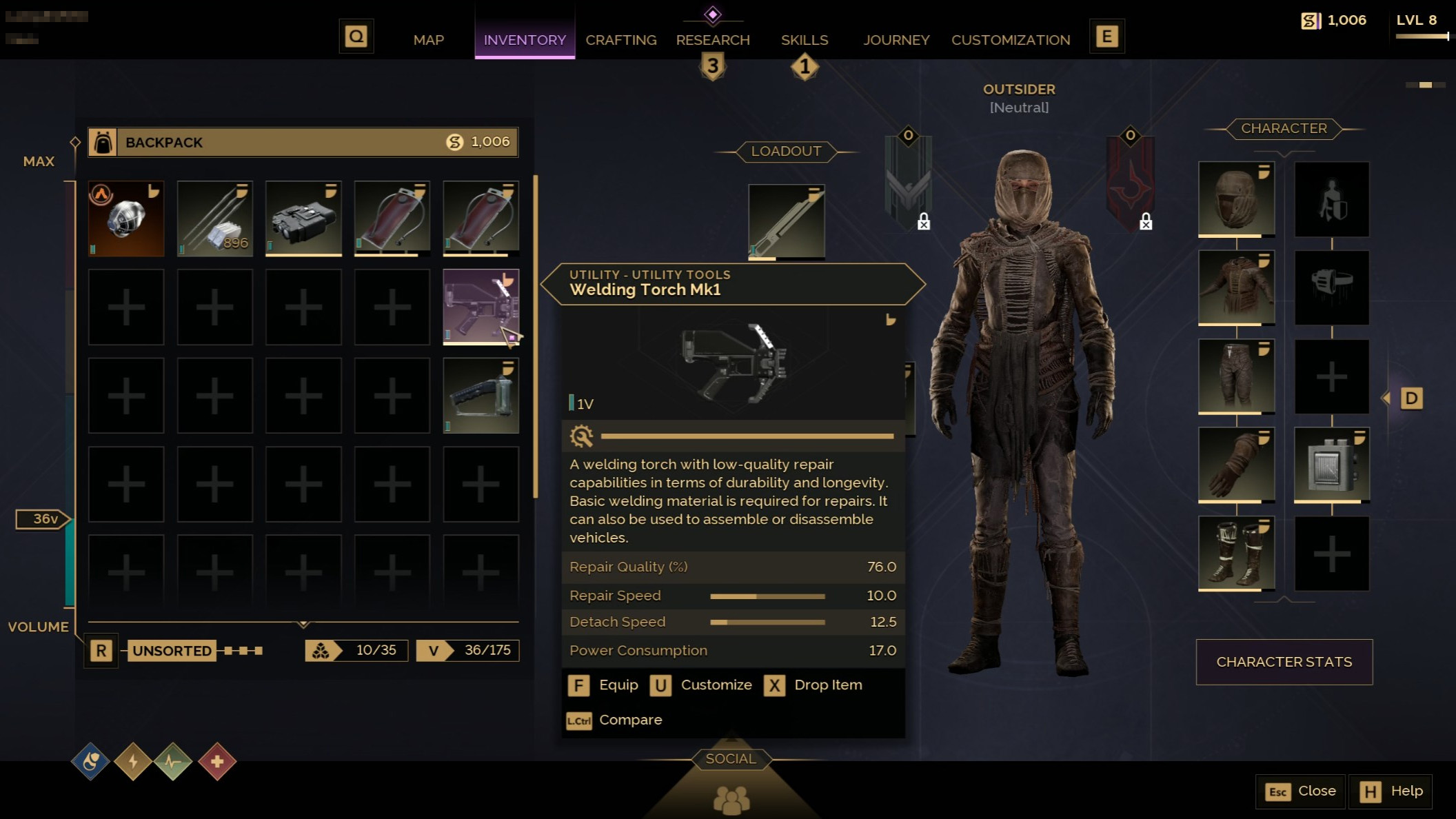Select the night vision goggles in backpack

[303, 218]
